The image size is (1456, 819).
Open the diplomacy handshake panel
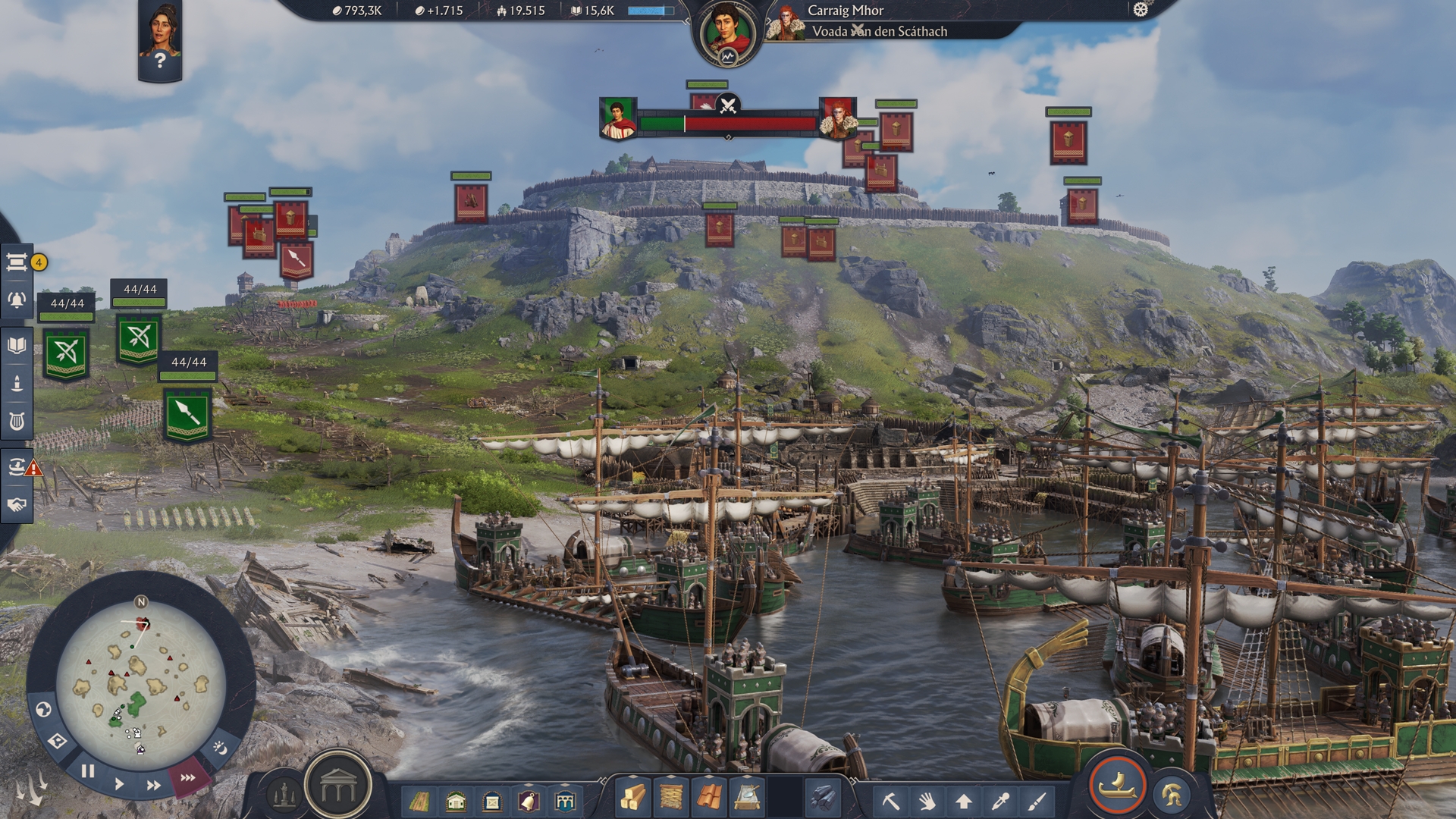(x=17, y=504)
